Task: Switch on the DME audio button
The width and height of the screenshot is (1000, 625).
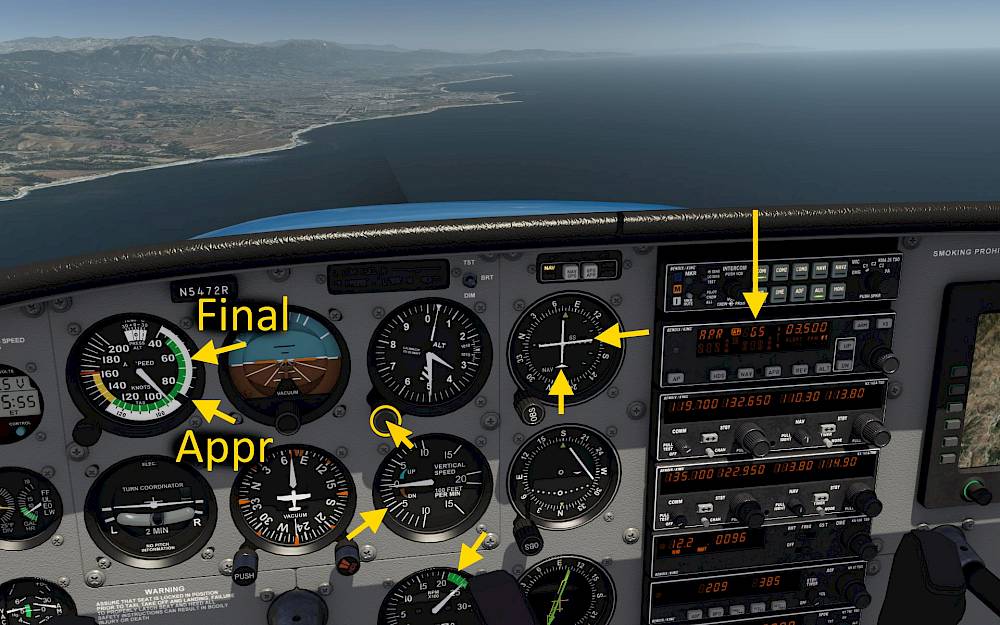Action: (781, 294)
